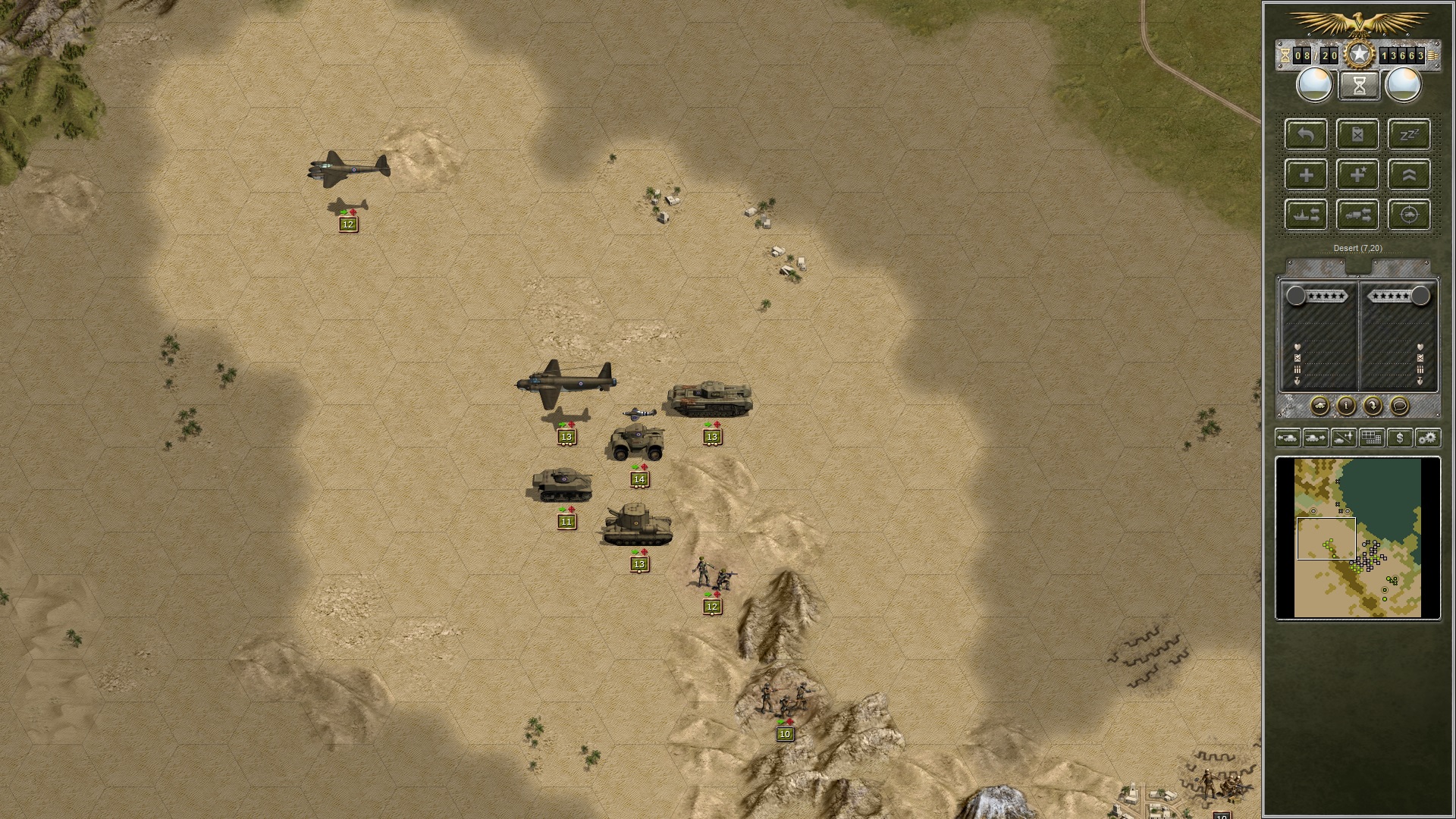
Task: Show detailed unit info with the i button
Action: (x=1346, y=406)
